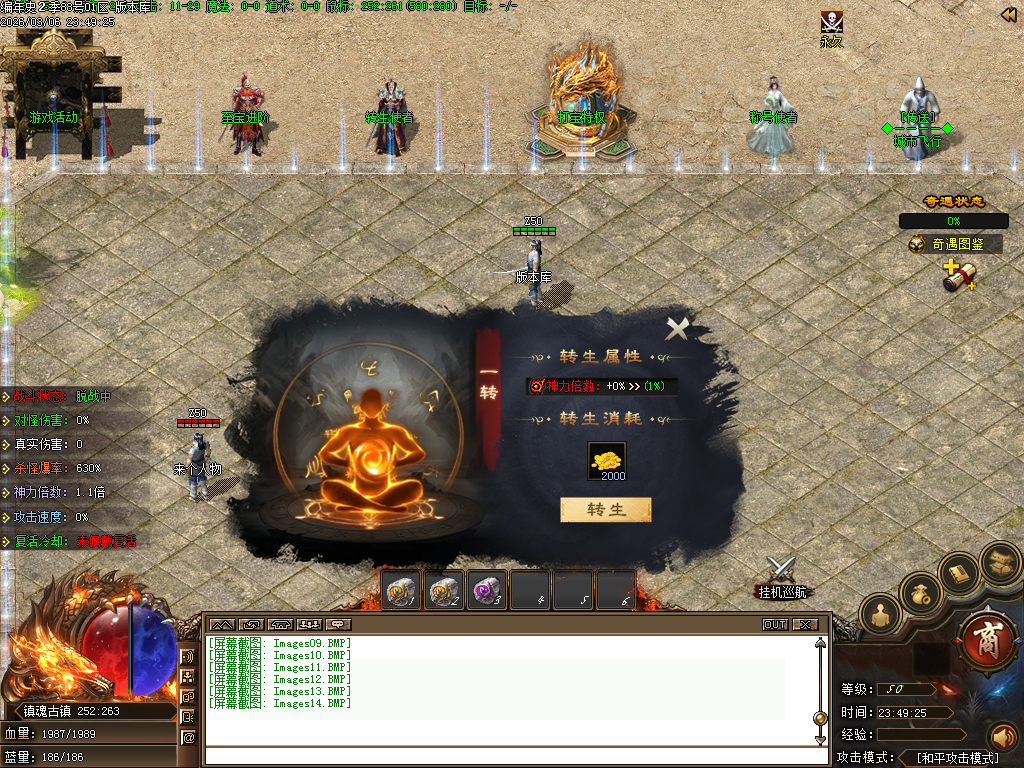Use the scroll in hotbar slot 2
The image size is (1024, 768).
[x=445, y=592]
